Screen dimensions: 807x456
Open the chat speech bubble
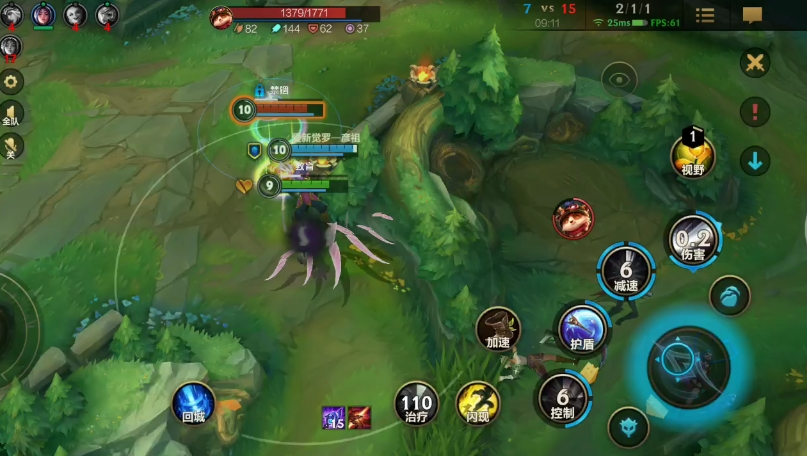[x=752, y=15]
